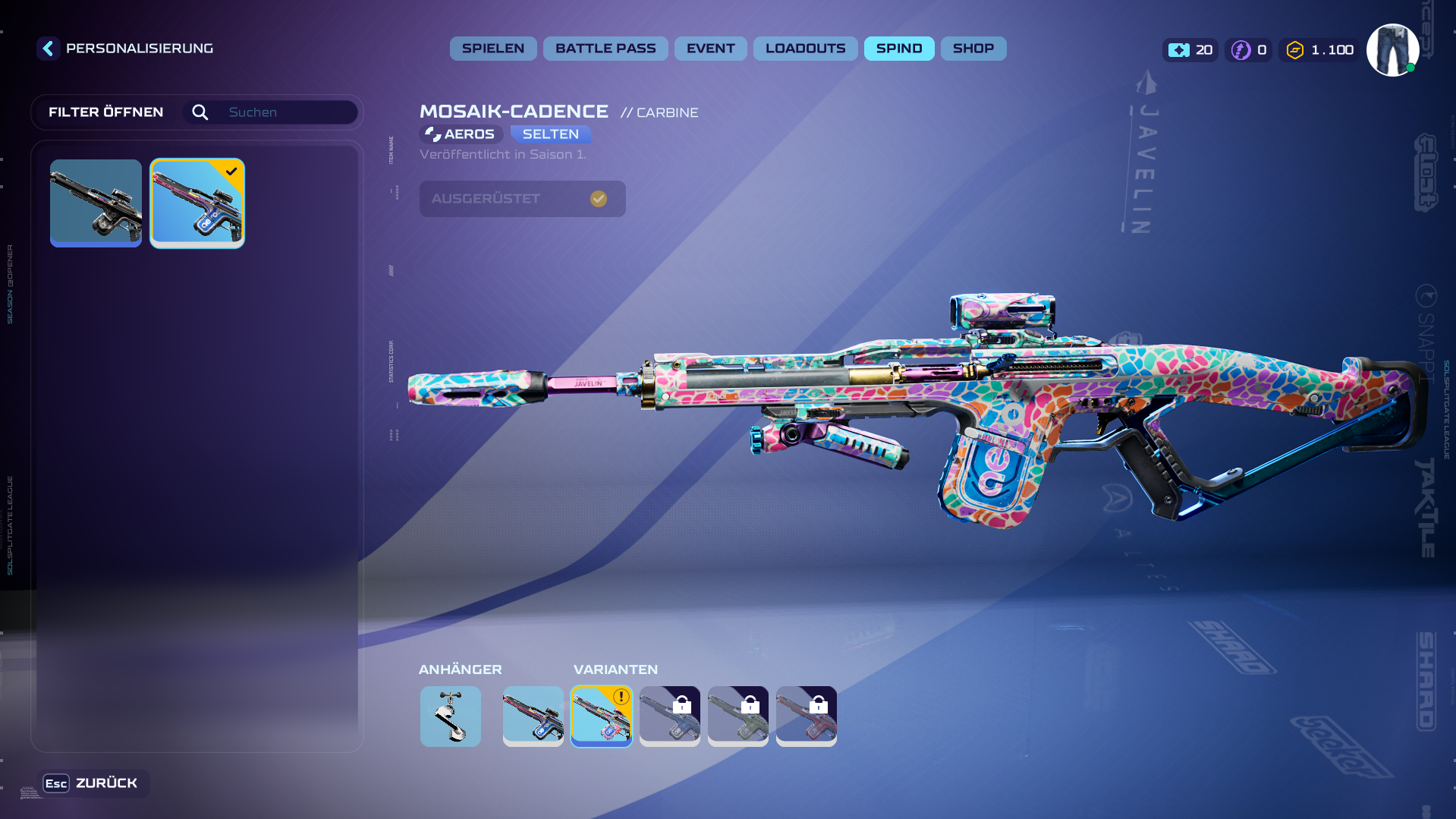This screenshot has width=1456, height=819.
Task: Show the Loadouts tab
Action: pyautogui.click(x=805, y=49)
